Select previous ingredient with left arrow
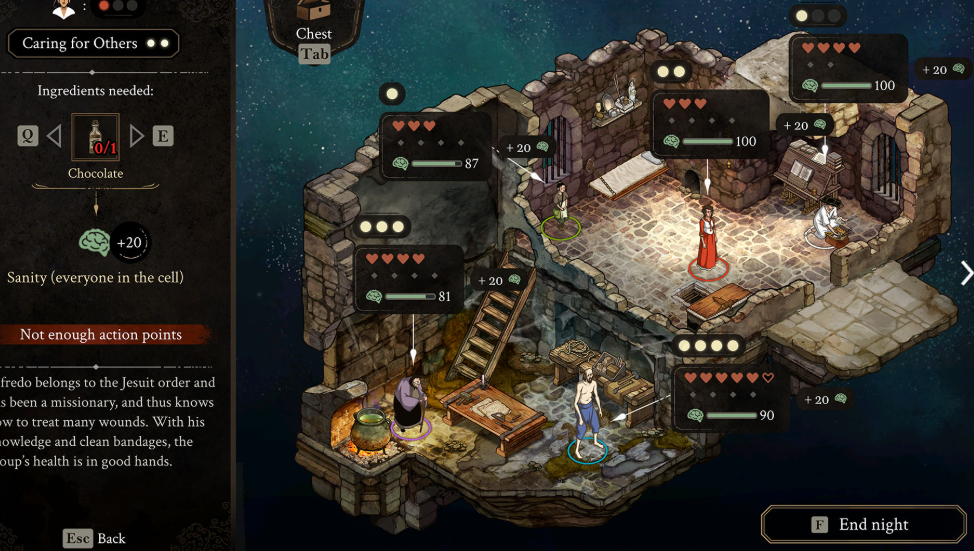Viewport: 974px width, 551px height. click(x=54, y=135)
